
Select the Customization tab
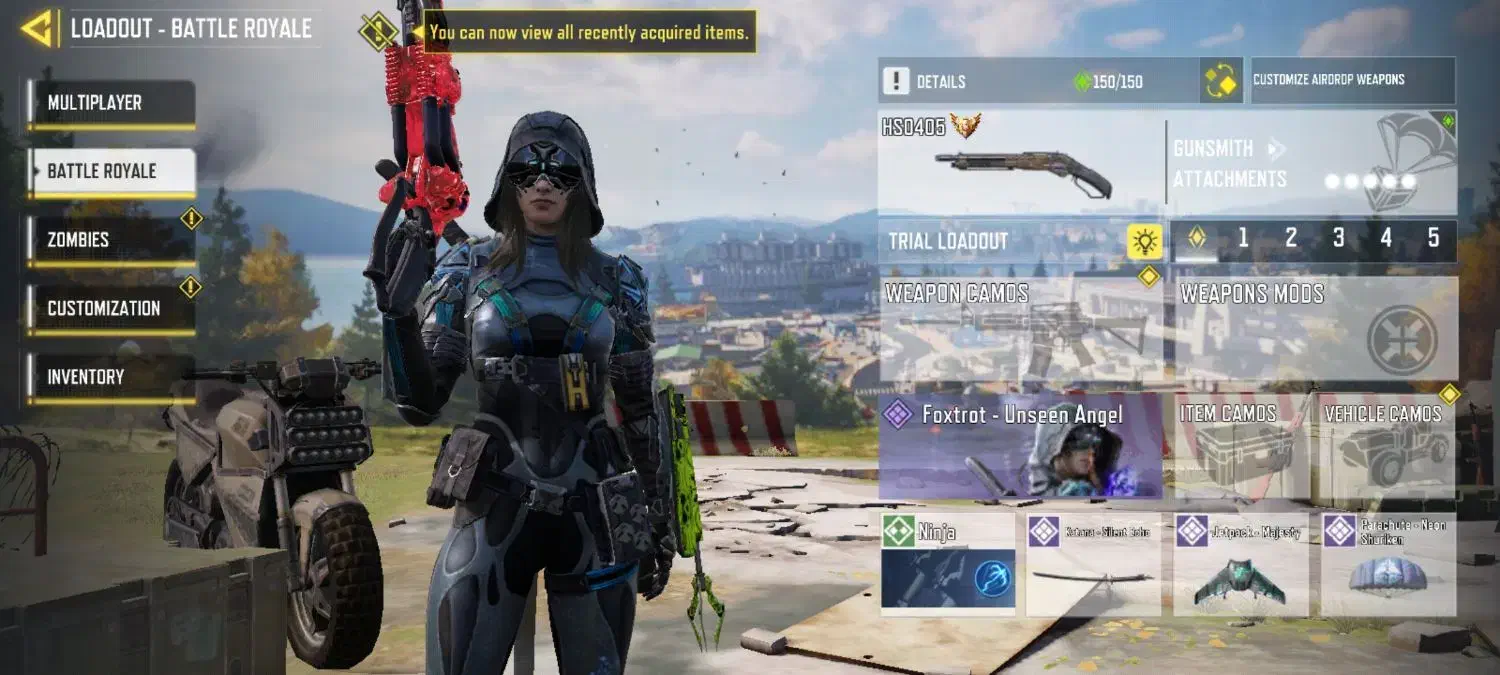click(x=111, y=308)
